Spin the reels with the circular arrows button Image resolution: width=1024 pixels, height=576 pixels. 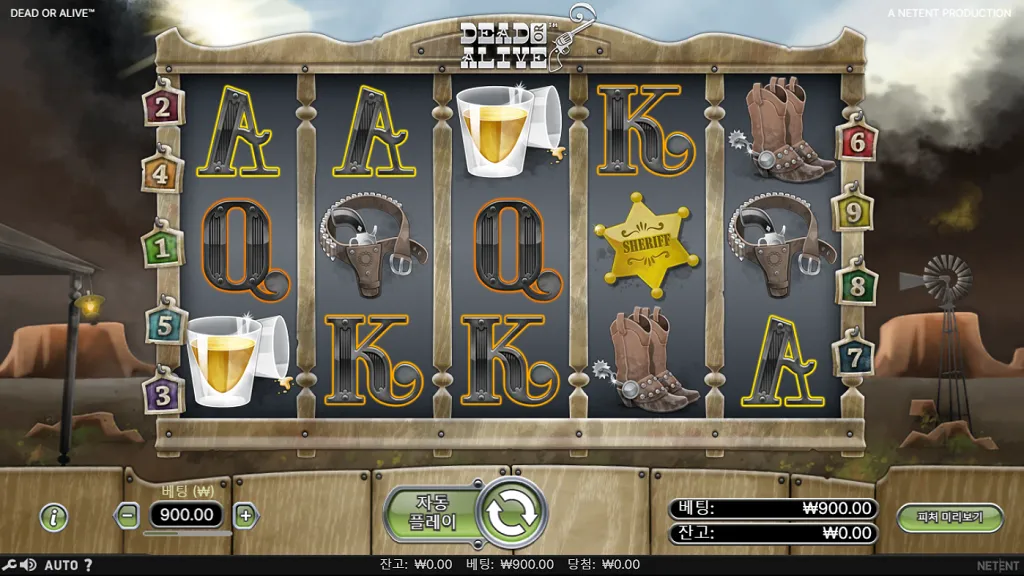pyautogui.click(x=512, y=513)
